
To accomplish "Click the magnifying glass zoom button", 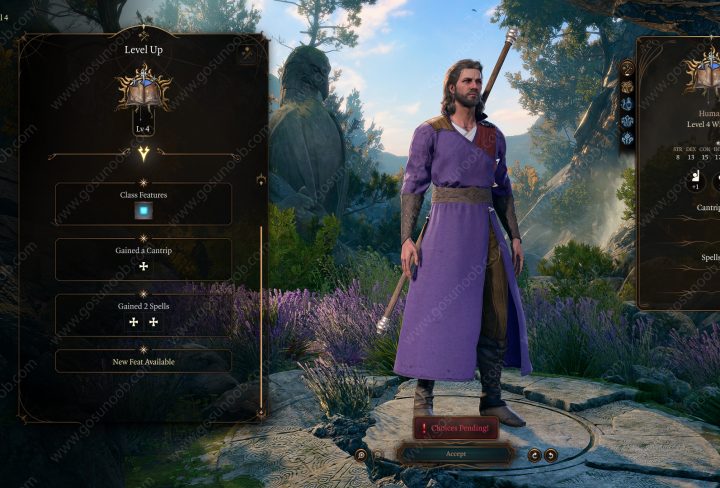I will pyautogui.click(x=360, y=455).
